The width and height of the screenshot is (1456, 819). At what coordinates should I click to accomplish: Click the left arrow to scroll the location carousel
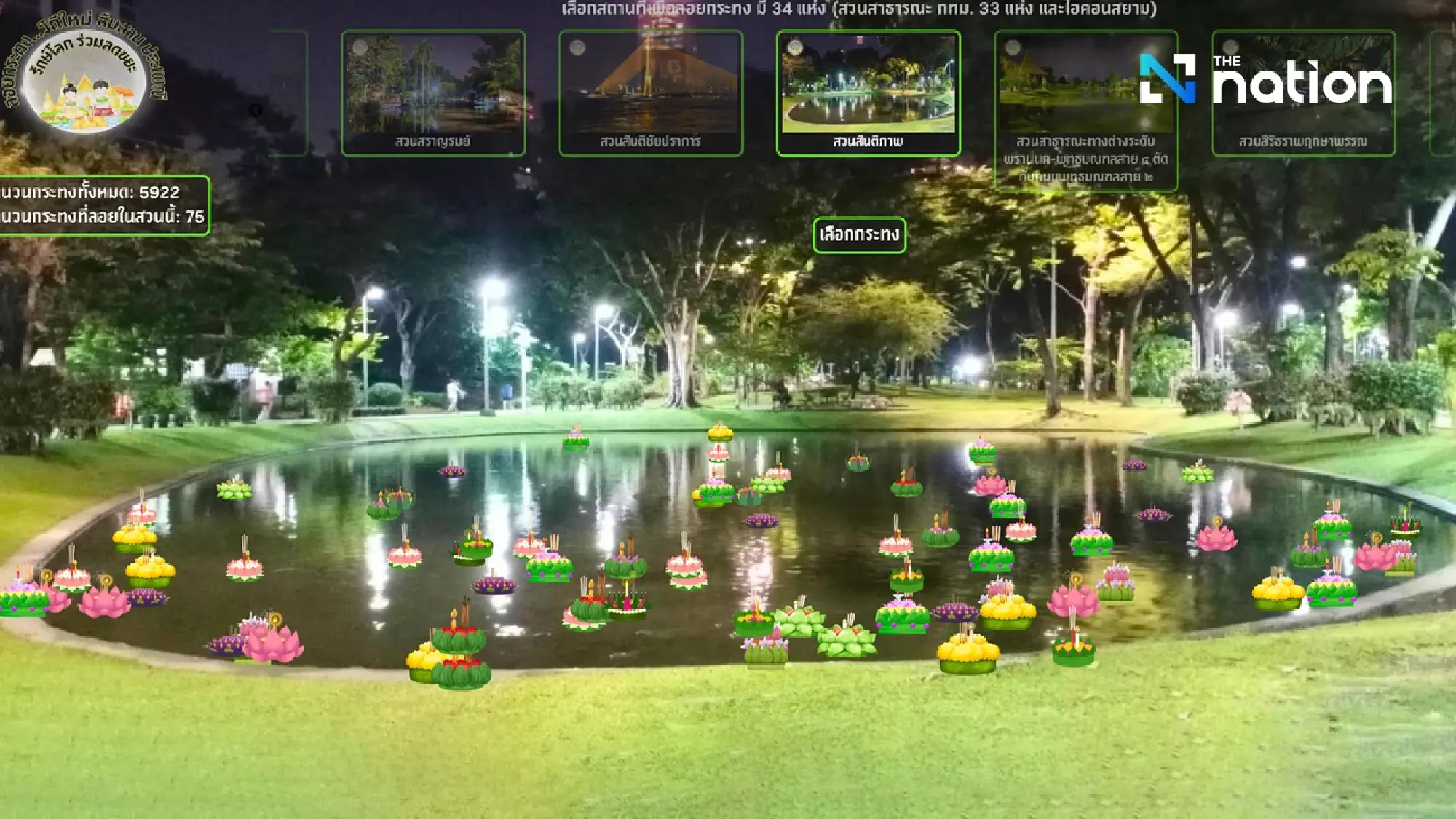tap(256, 110)
